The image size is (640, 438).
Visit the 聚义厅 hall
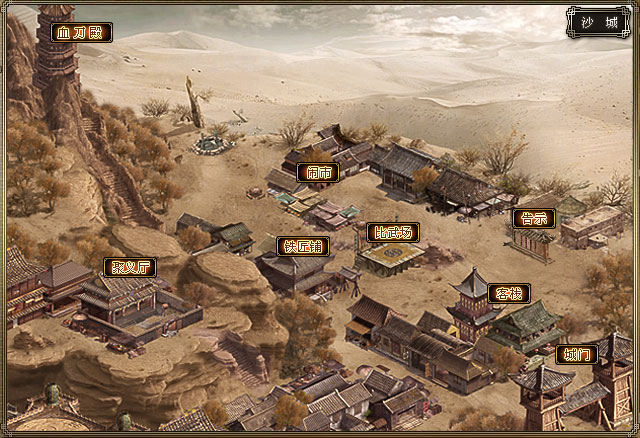click(x=130, y=267)
